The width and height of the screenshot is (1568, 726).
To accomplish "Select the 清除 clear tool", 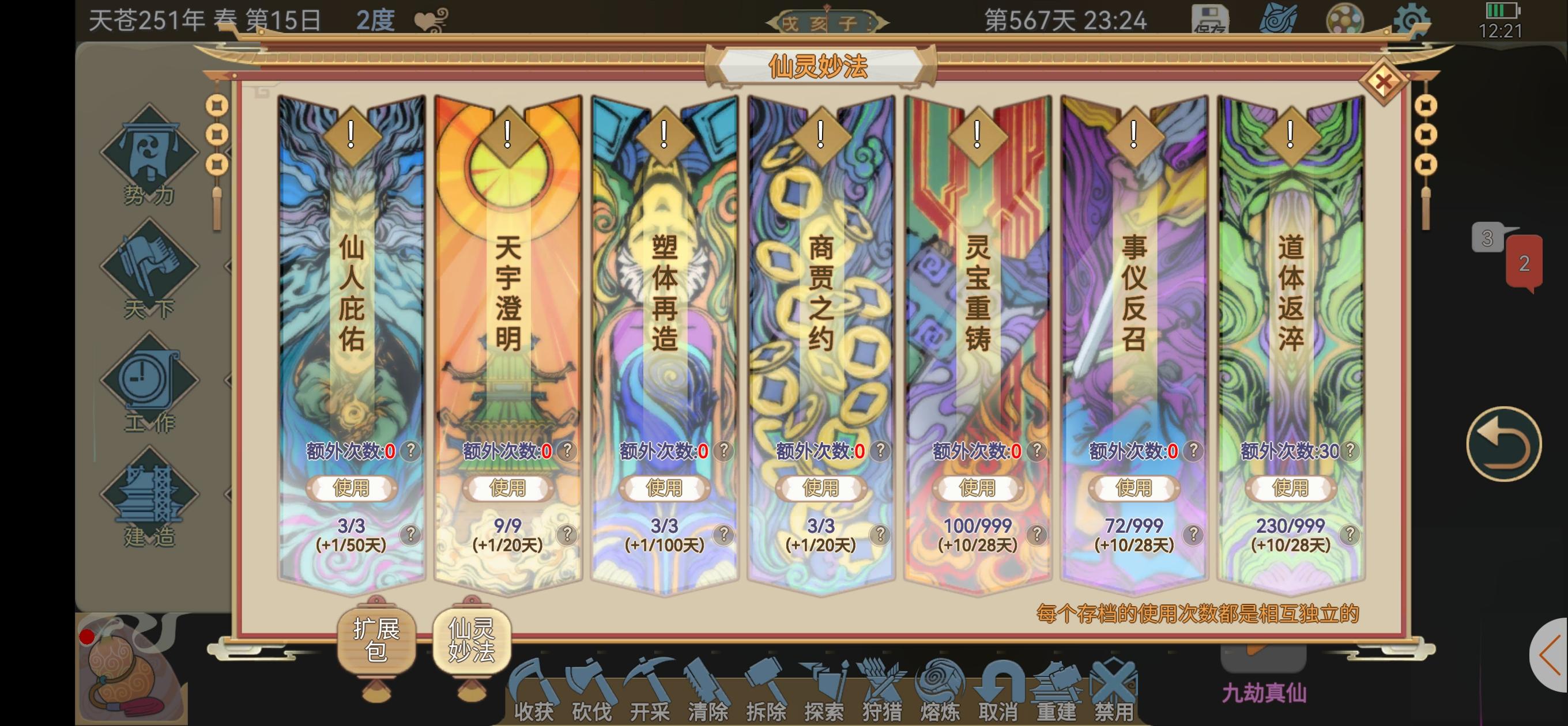I will pos(708,686).
